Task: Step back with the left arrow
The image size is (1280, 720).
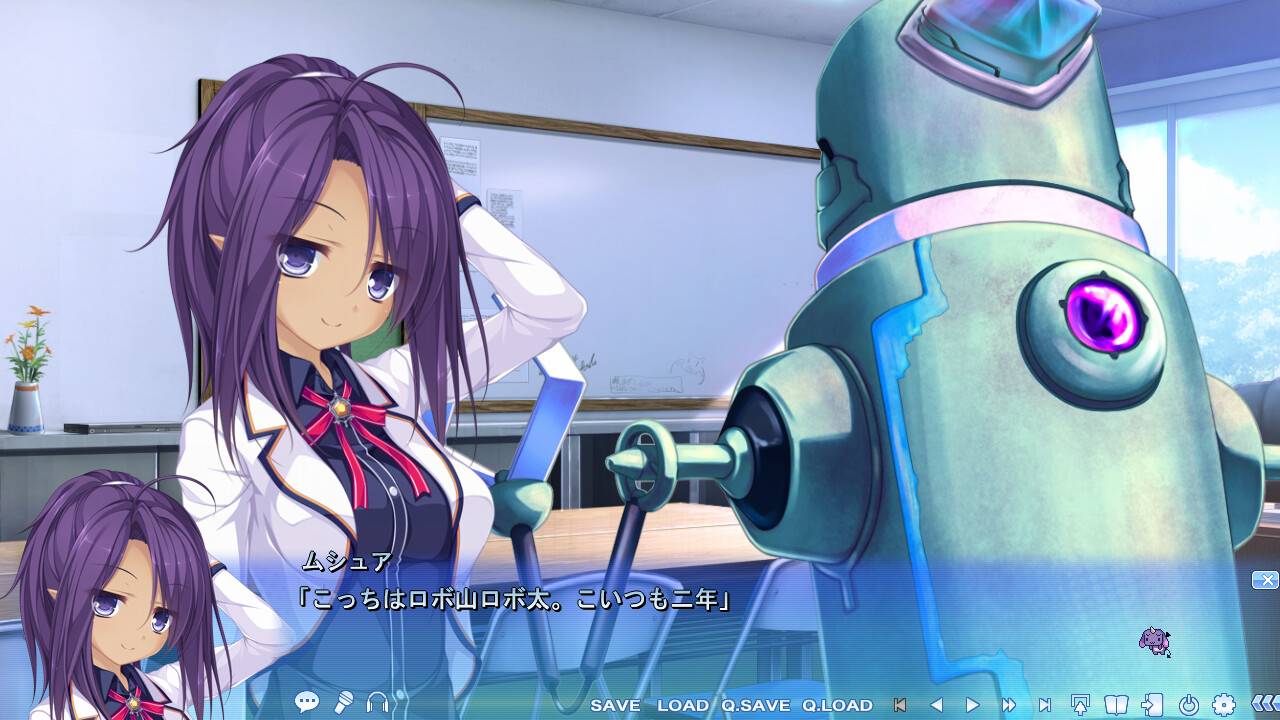Action: [936, 705]
